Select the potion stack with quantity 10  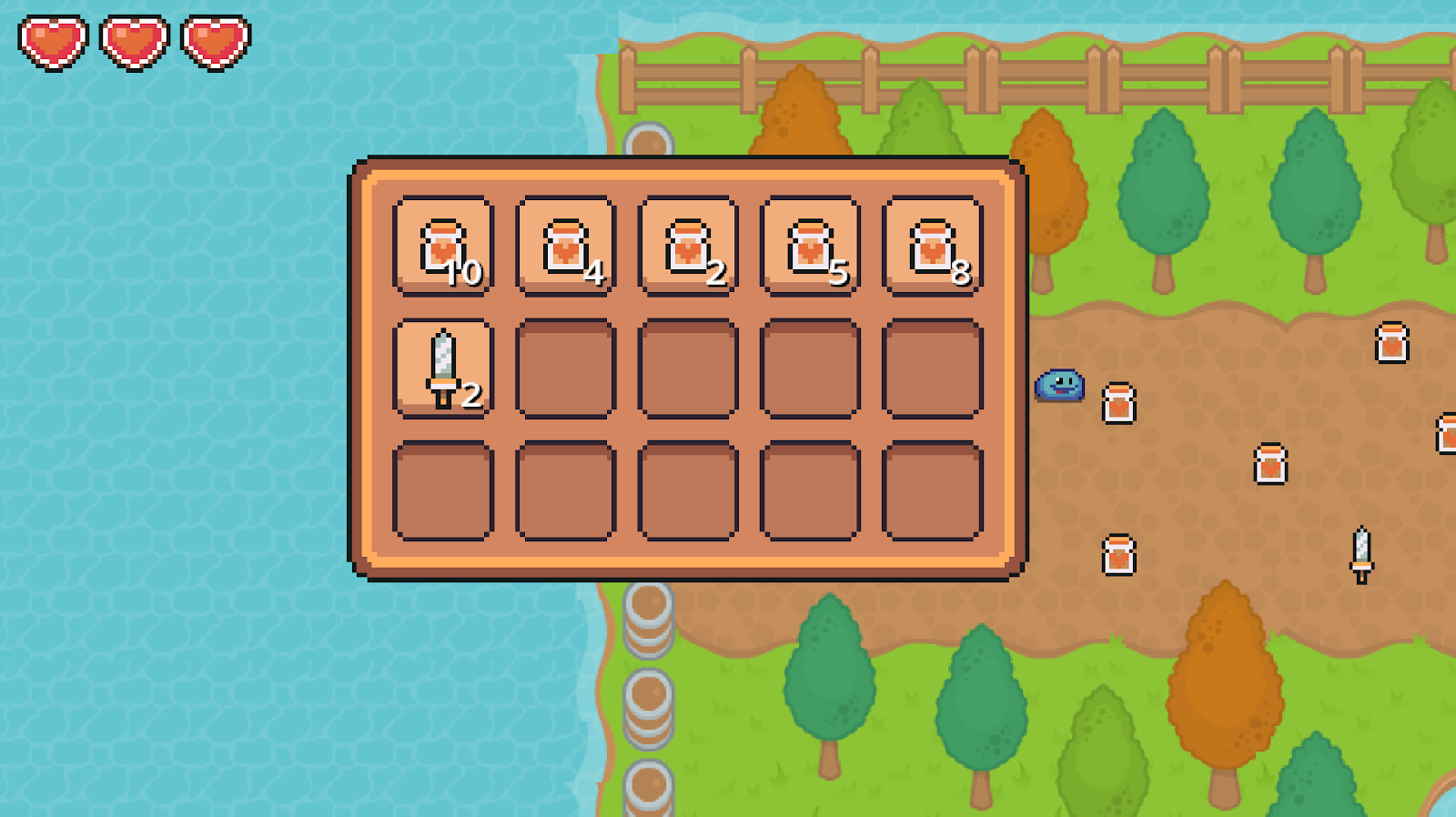[443, 246]
